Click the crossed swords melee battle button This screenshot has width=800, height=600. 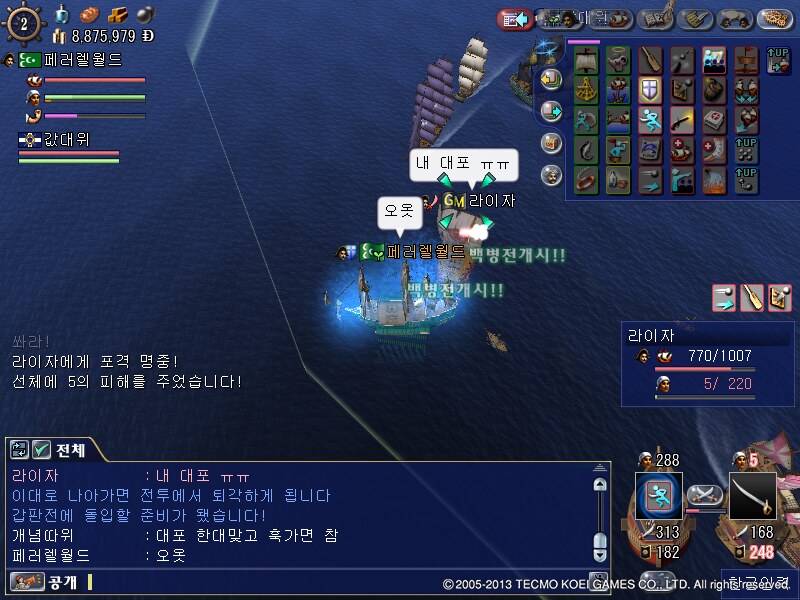[x=706, y=494]
